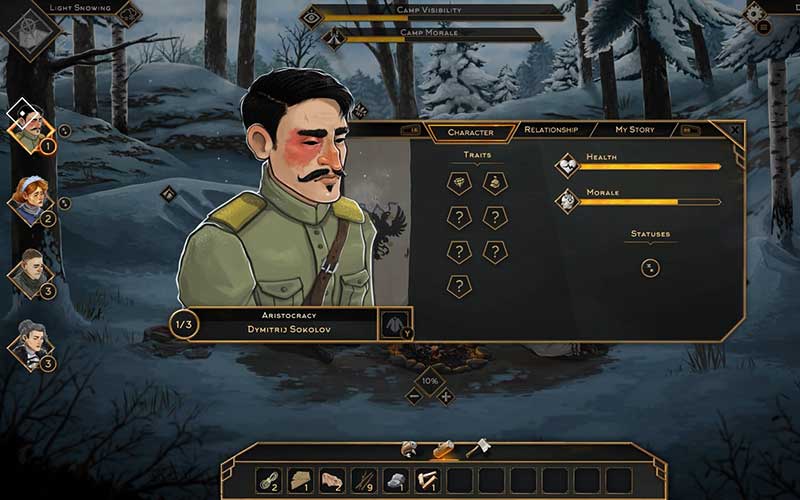Zoom in with the plus button

(x=446, y=396)
